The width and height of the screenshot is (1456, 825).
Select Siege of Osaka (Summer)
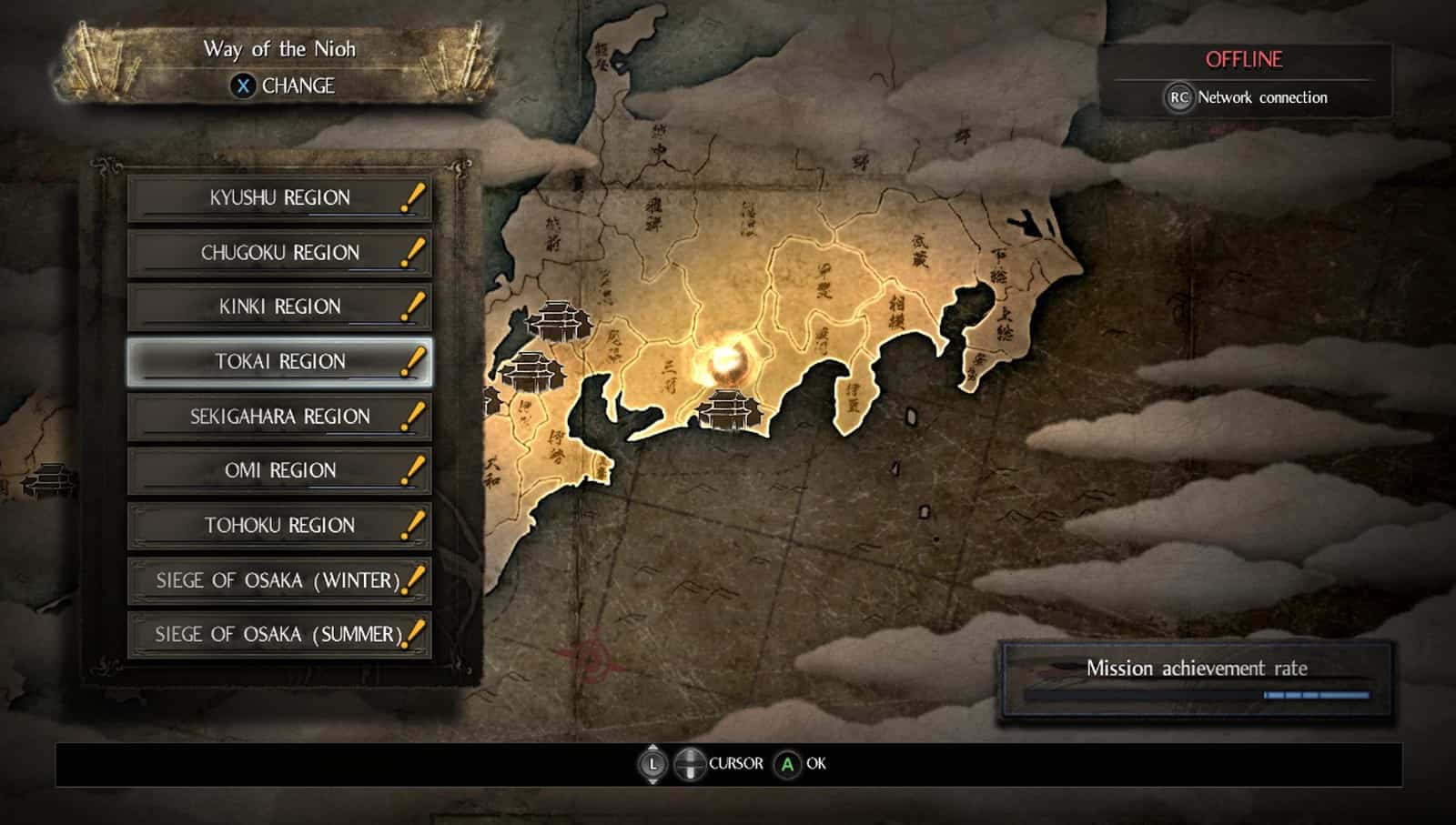pyautogui.click(x=279, y=635)
